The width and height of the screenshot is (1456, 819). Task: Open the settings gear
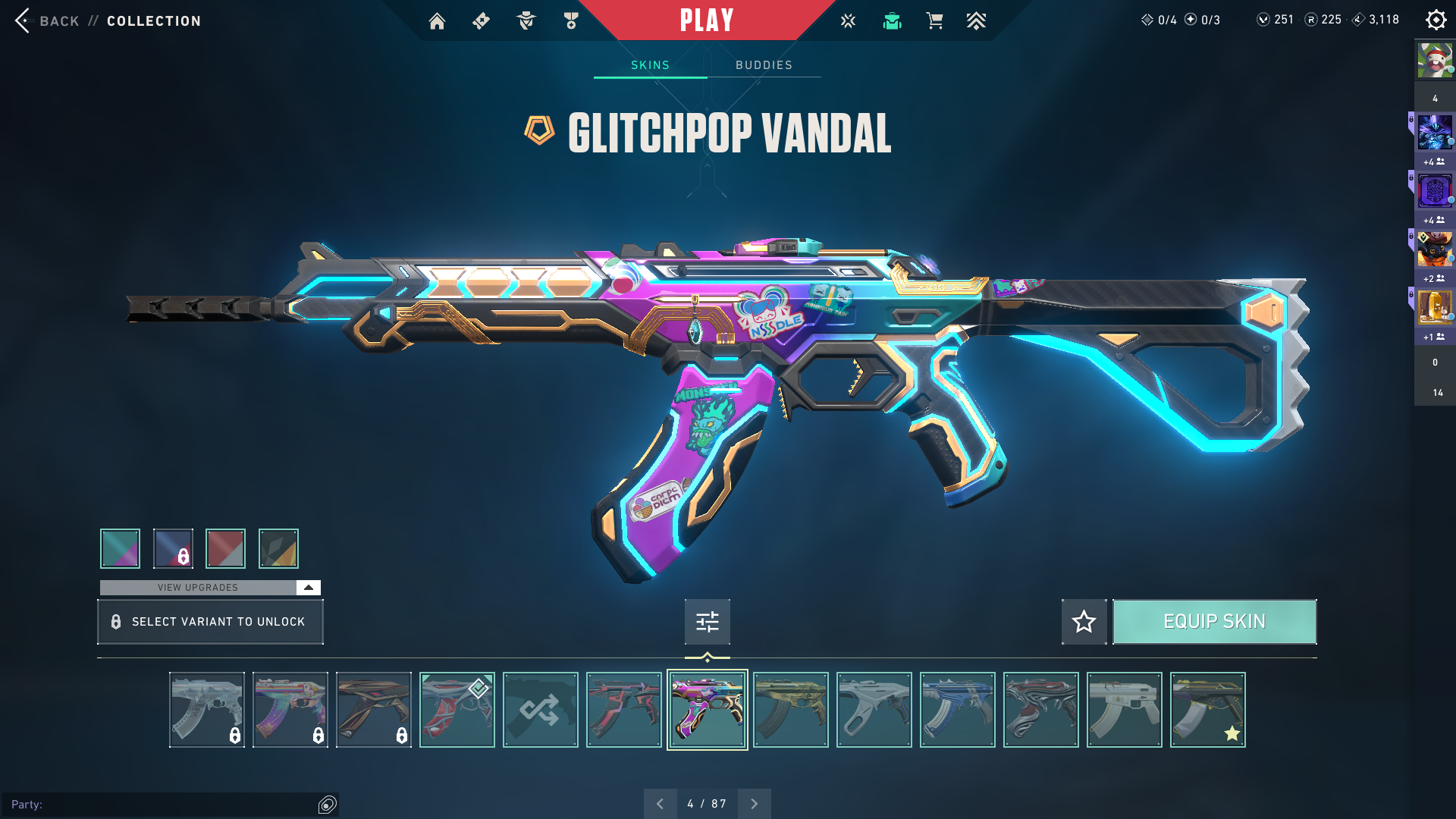(x=1436, y=20)
